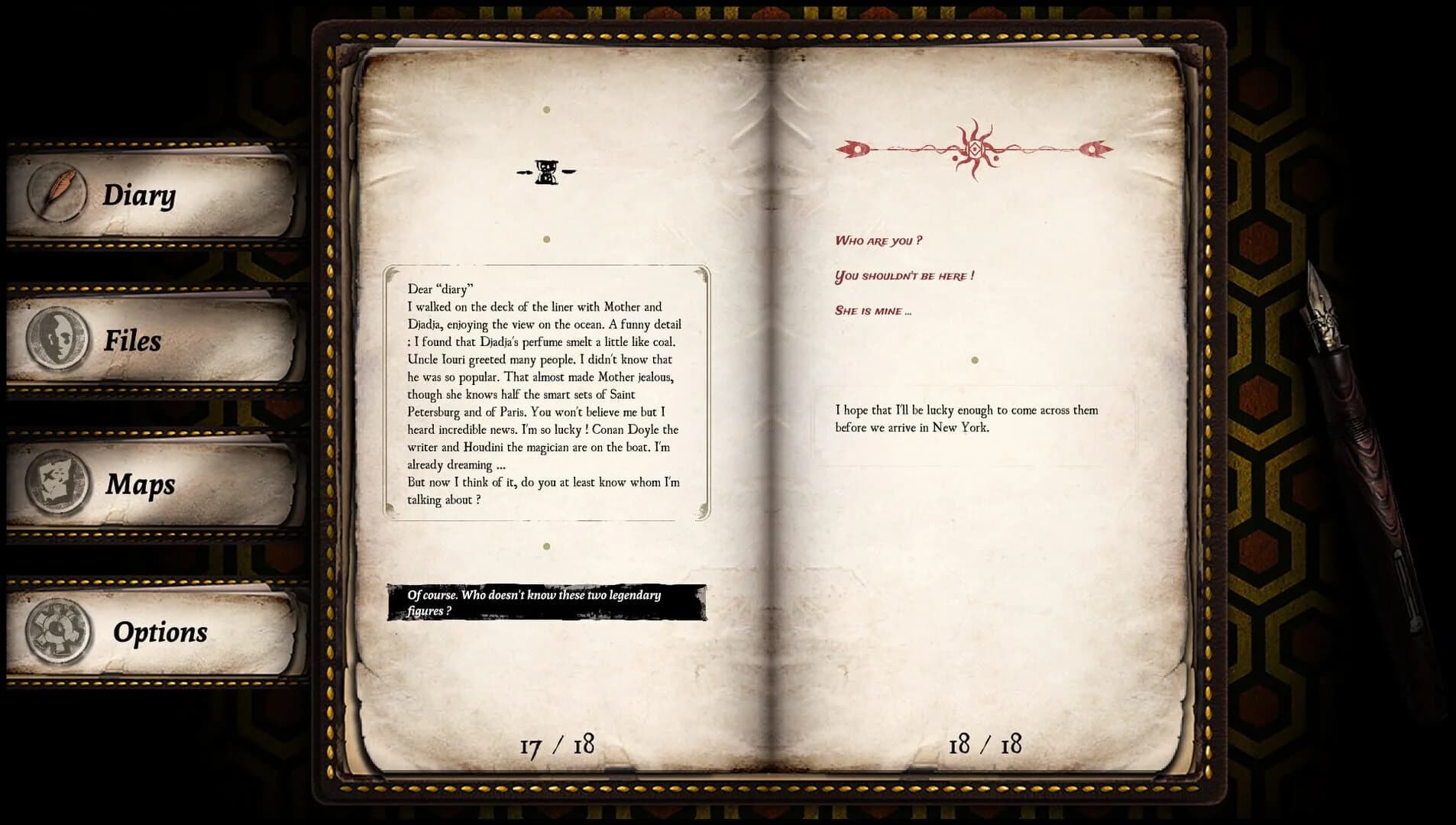Click the hourglass emblem on left page
This screenshot has width=1456, height=825.
click(545, 172)
